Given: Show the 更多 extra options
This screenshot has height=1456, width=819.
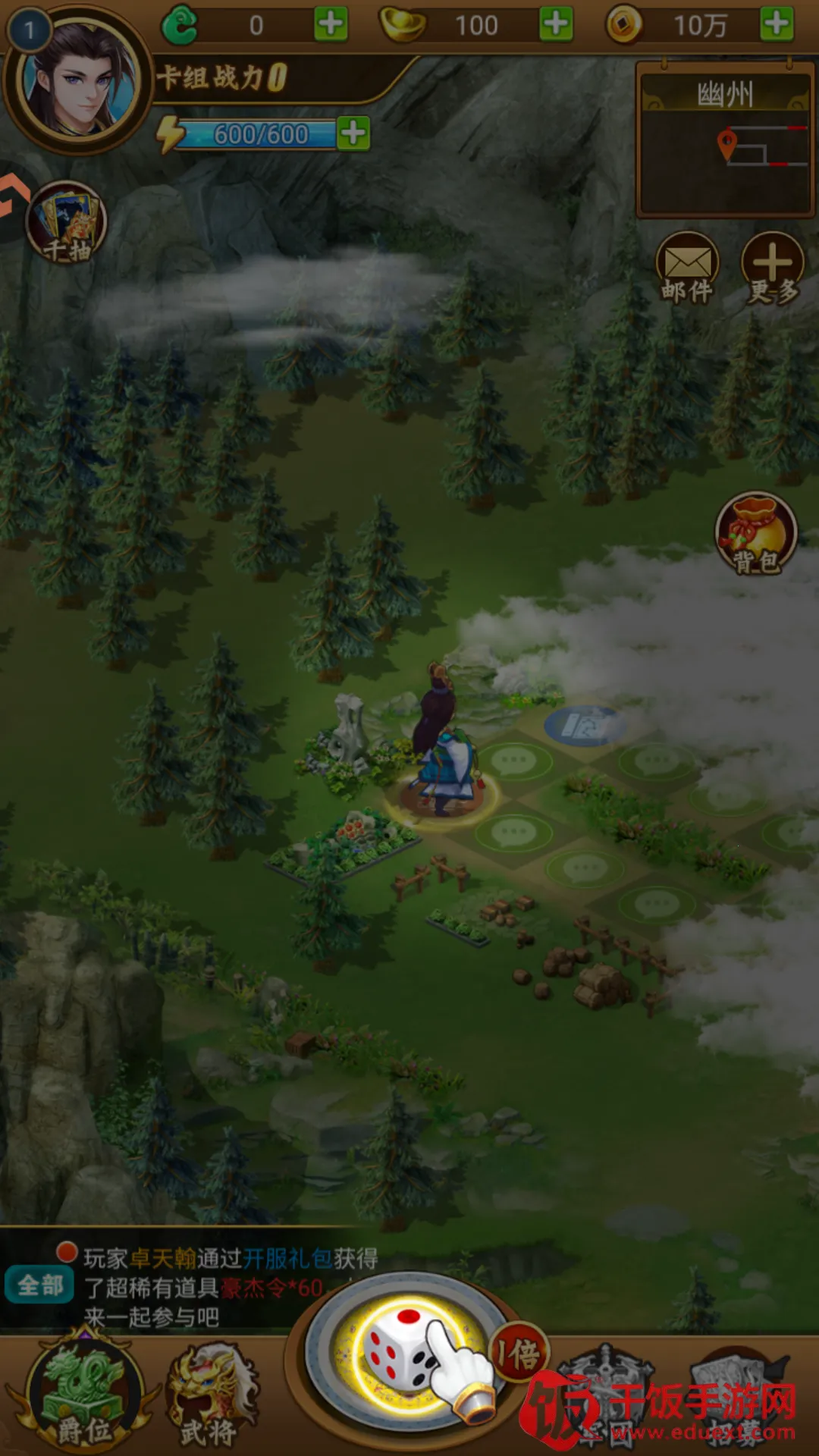Looking at the screenshot, I should pyautogui.click(x=772, y=268).
